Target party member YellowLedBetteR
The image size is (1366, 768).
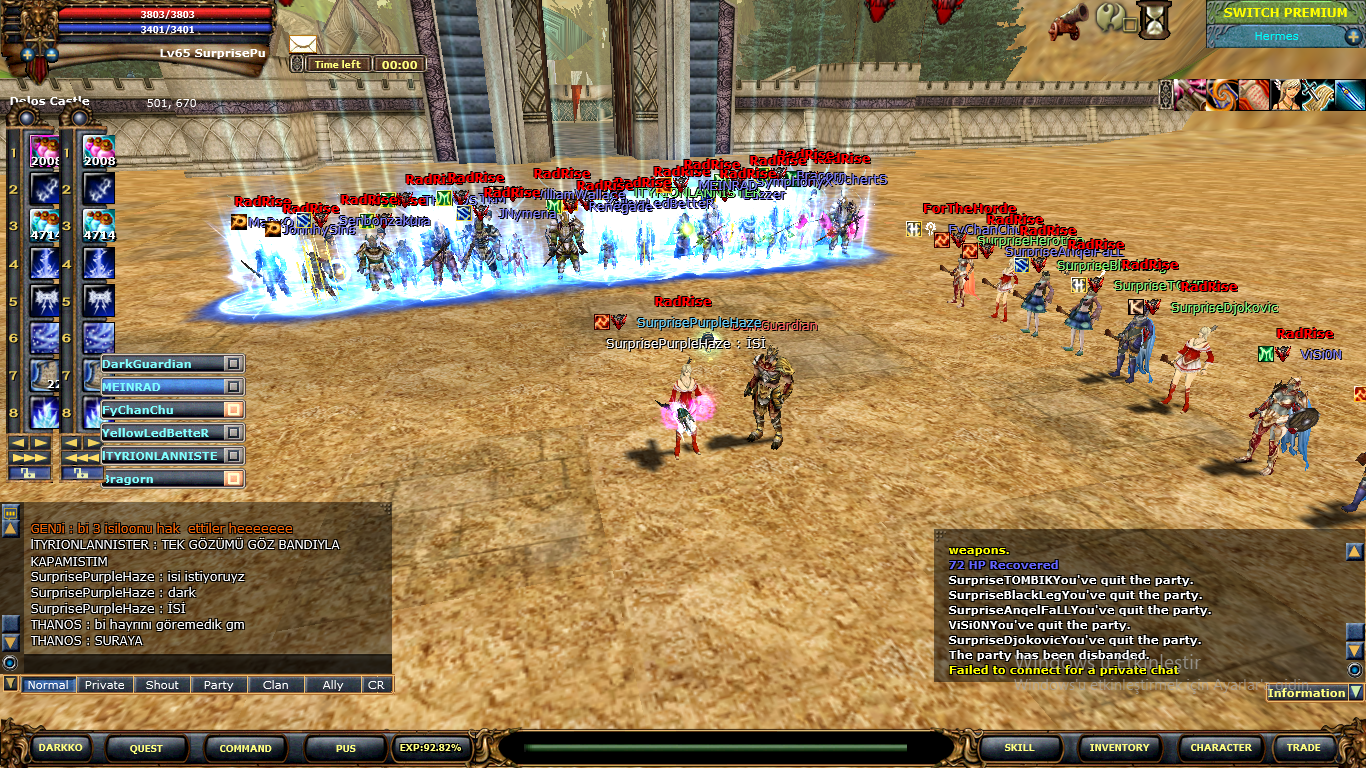[160, 433]
